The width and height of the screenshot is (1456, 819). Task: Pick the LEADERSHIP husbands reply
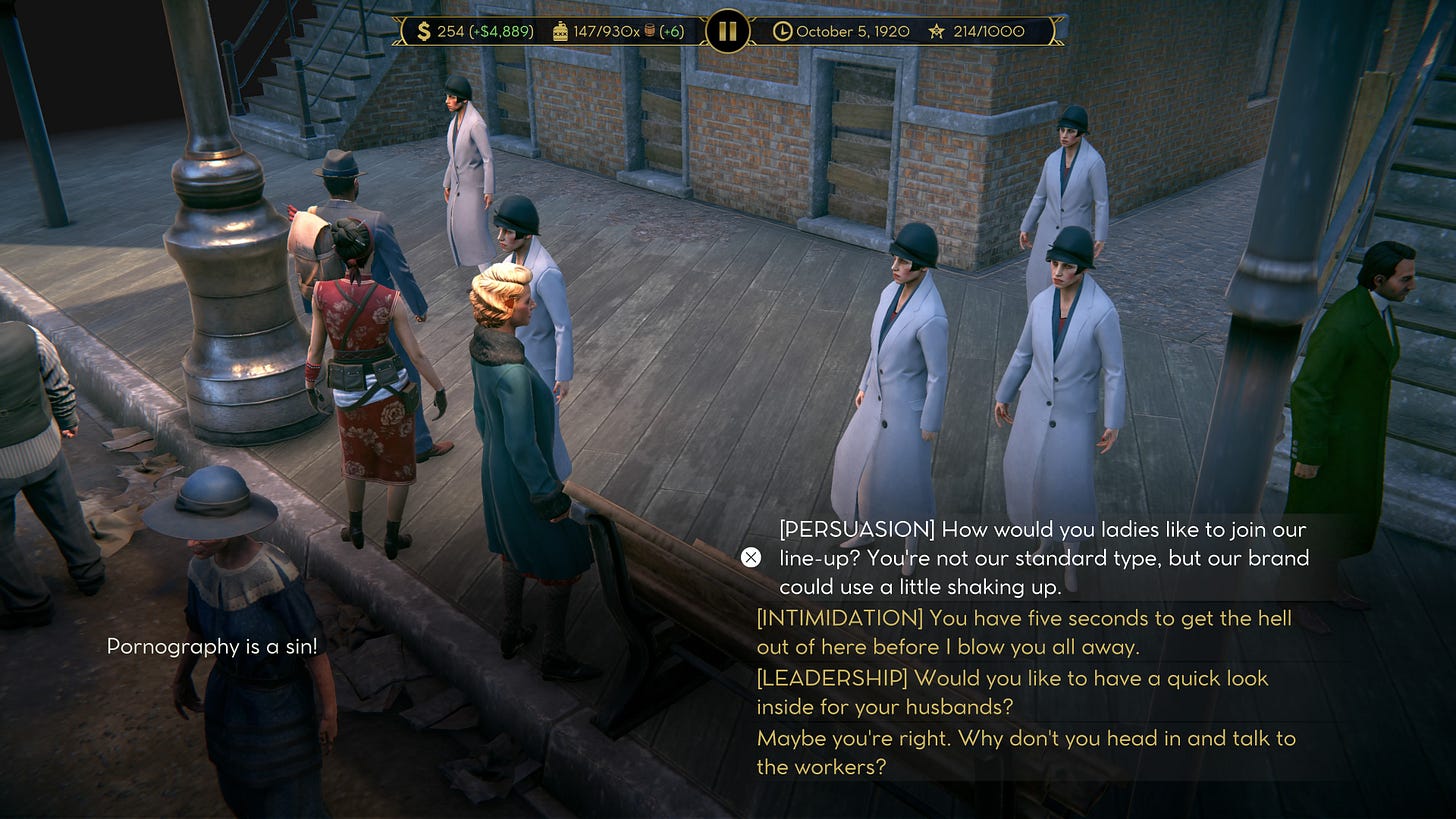click(1012, 692)
